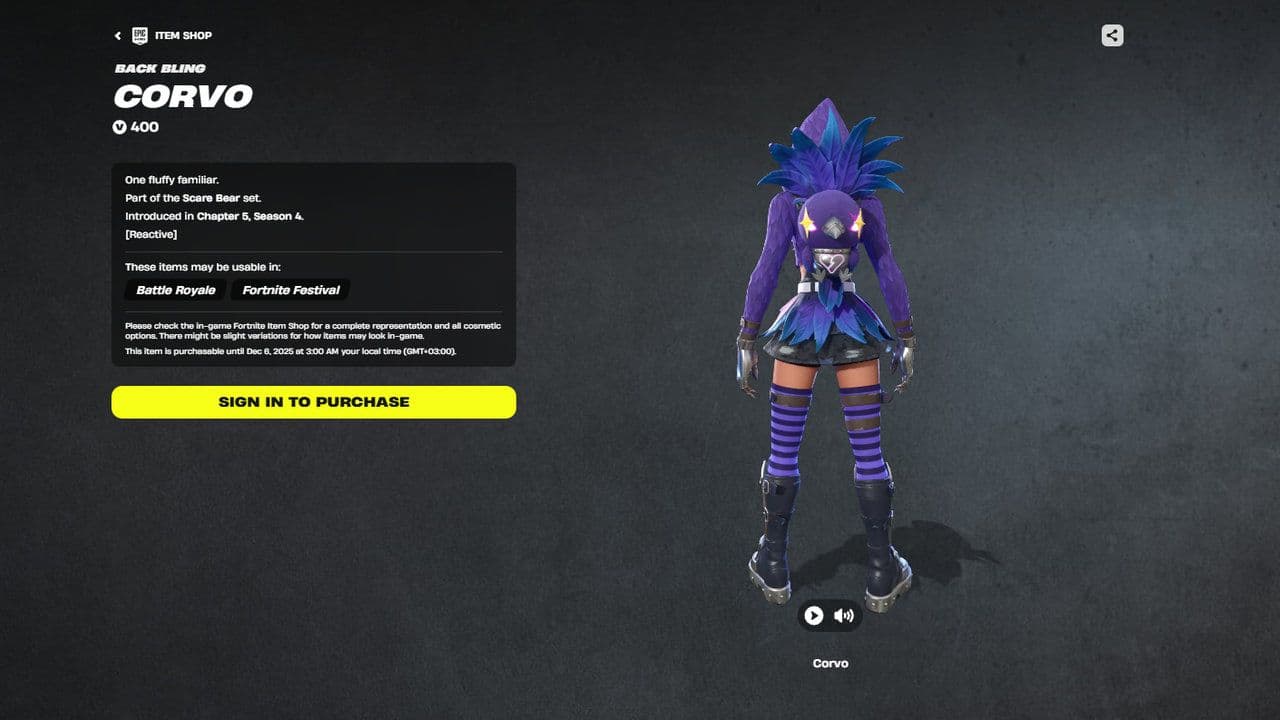Screen dimensions: 1280x720
Task: Mute the preview audio with speaker icon
Action: [843, 616]
